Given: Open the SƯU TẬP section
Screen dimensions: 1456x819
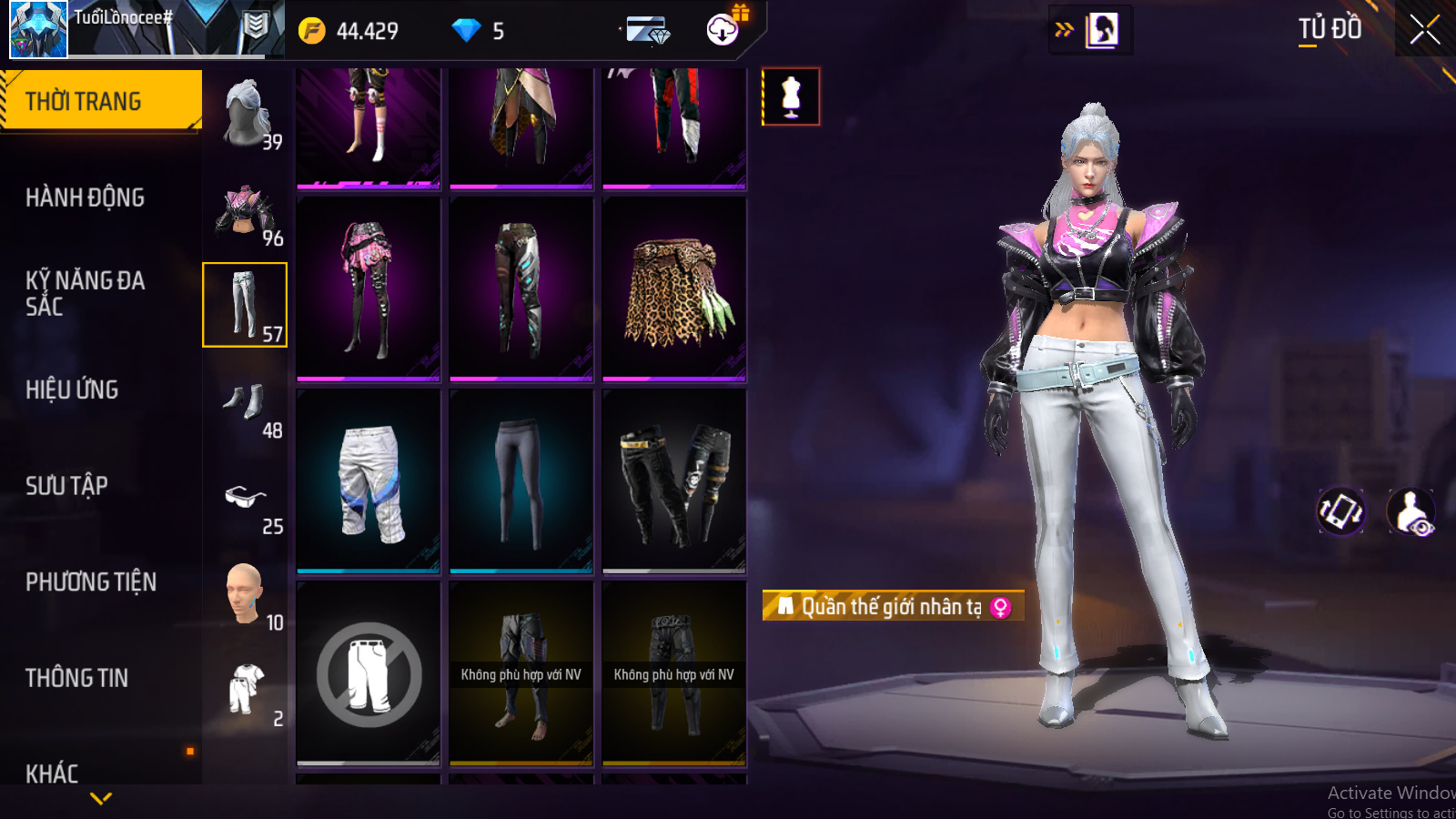Looking at the screenshot, I should click(x=66, y=486).
